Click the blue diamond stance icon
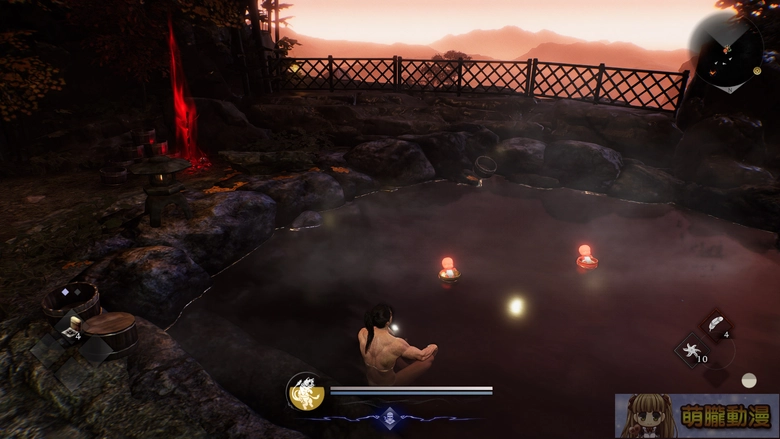780x439 pixels. click(389, 416)
